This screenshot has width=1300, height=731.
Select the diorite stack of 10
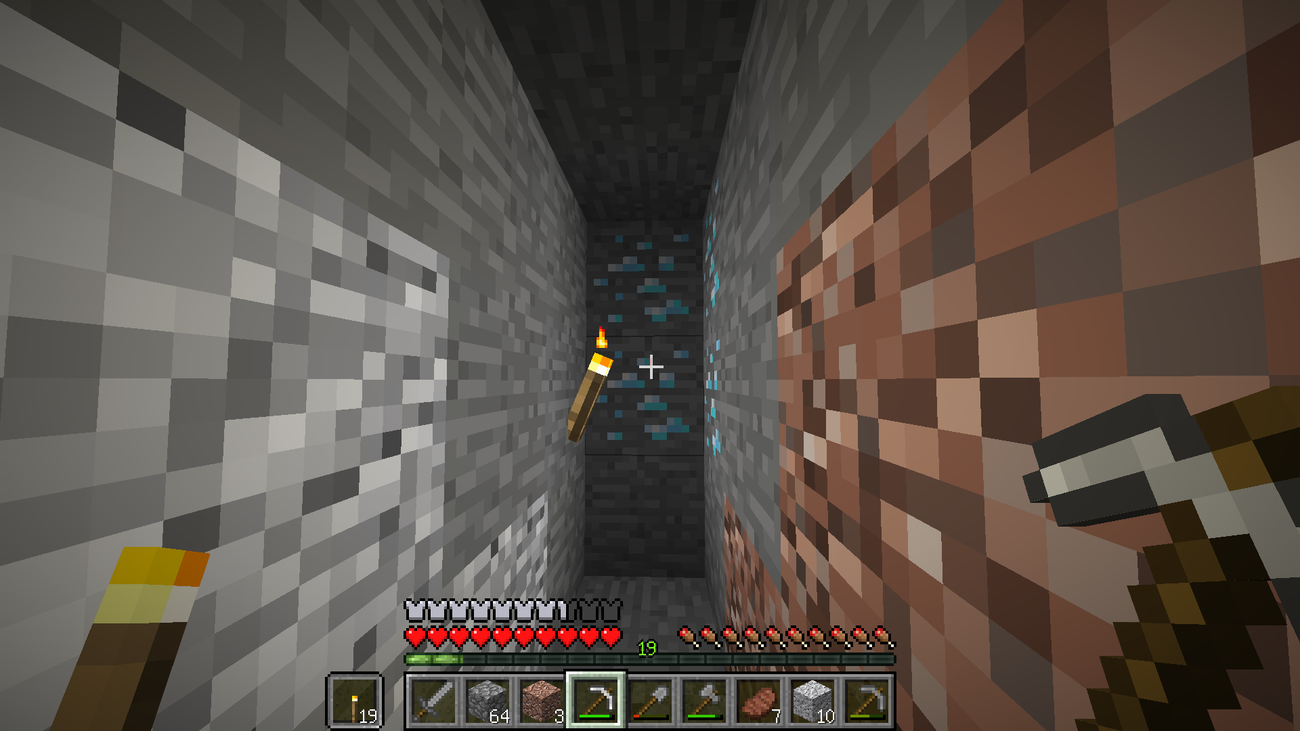pyautogui.click(x=813, y=702)
